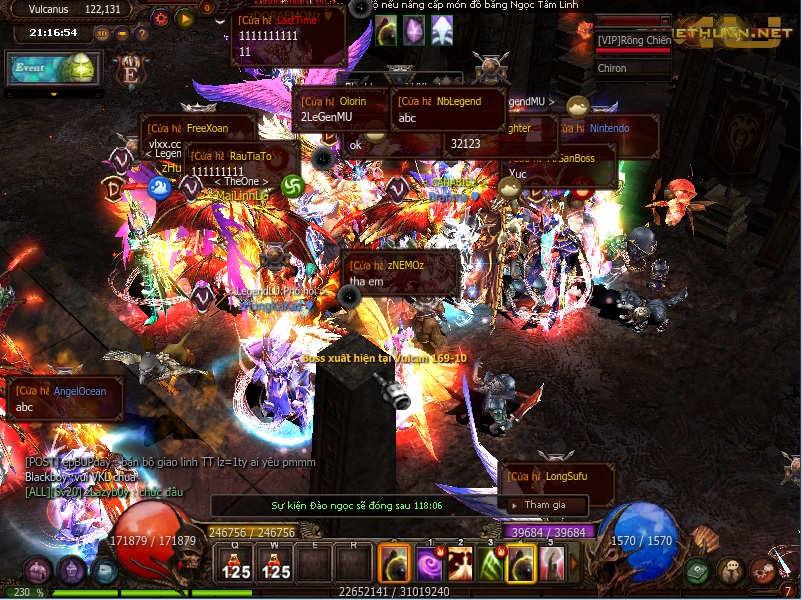Toggle the 3D view button
This screenshot has height=600, width=802.
tap(101, 33)
